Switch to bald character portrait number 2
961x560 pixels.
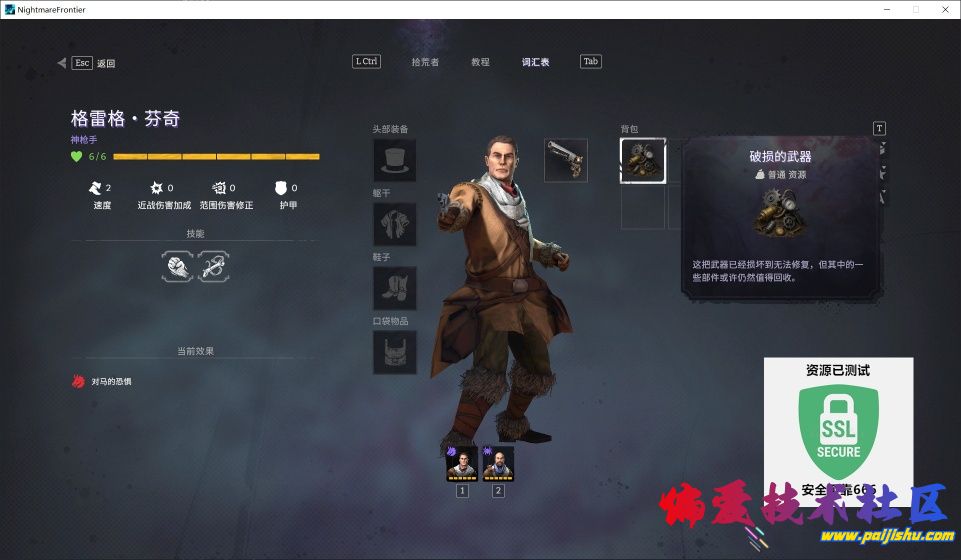pyautogui.click(x=498, y=463)
